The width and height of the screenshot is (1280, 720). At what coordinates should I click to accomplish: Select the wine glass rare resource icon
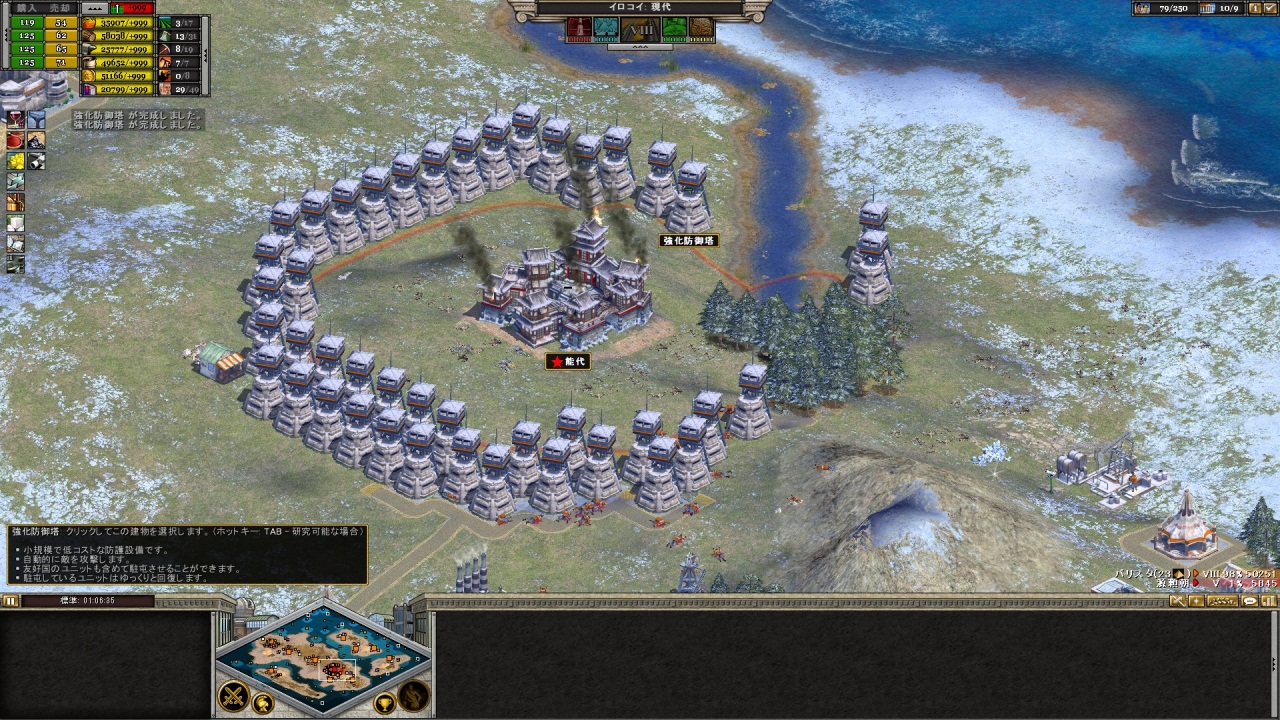[15, 119]
